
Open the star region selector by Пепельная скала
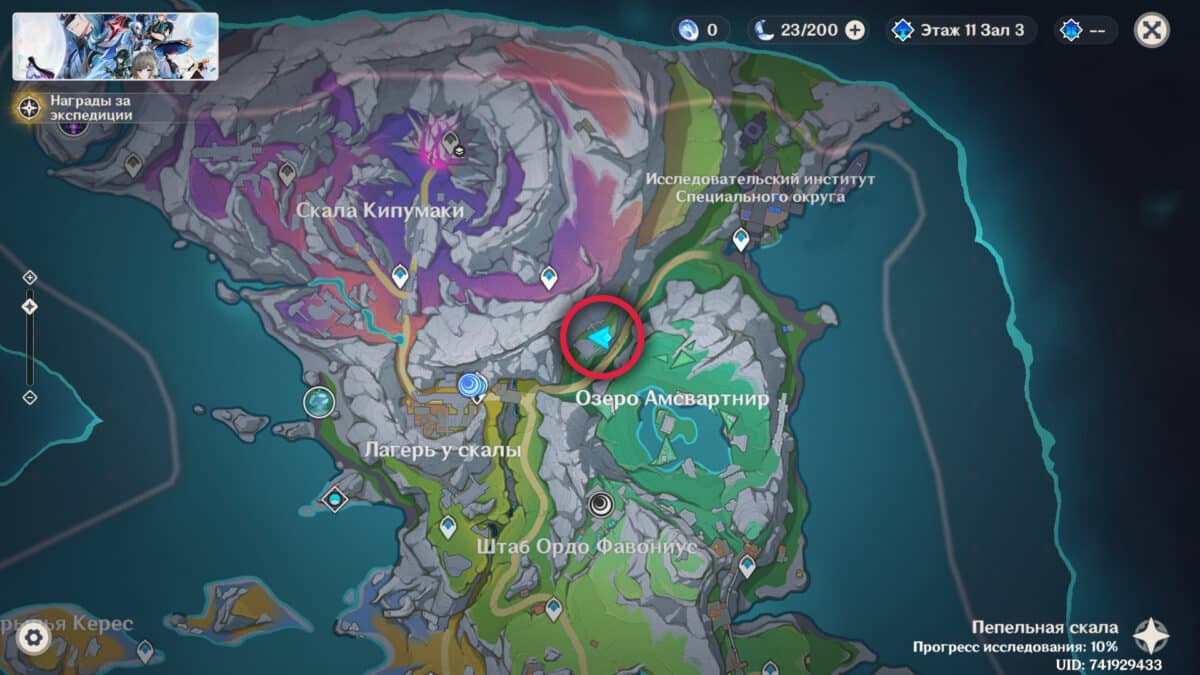tap(1151, 636)
